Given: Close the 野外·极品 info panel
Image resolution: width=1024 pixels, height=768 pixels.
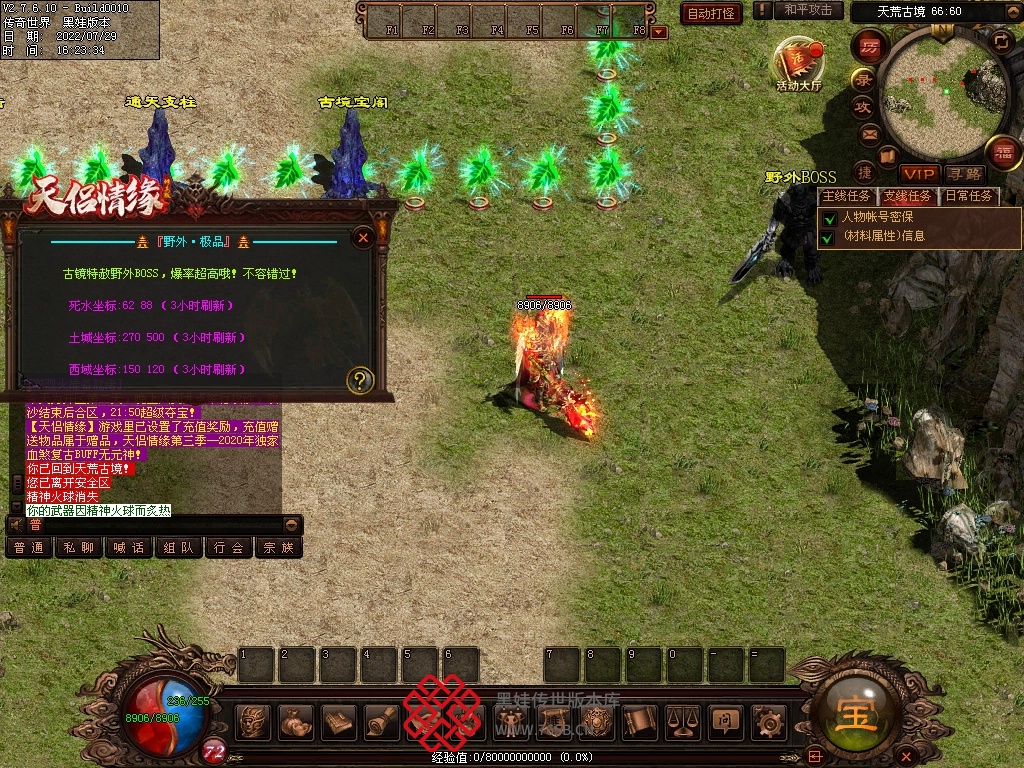Looking at the screenshot, I should coord(364,237).
